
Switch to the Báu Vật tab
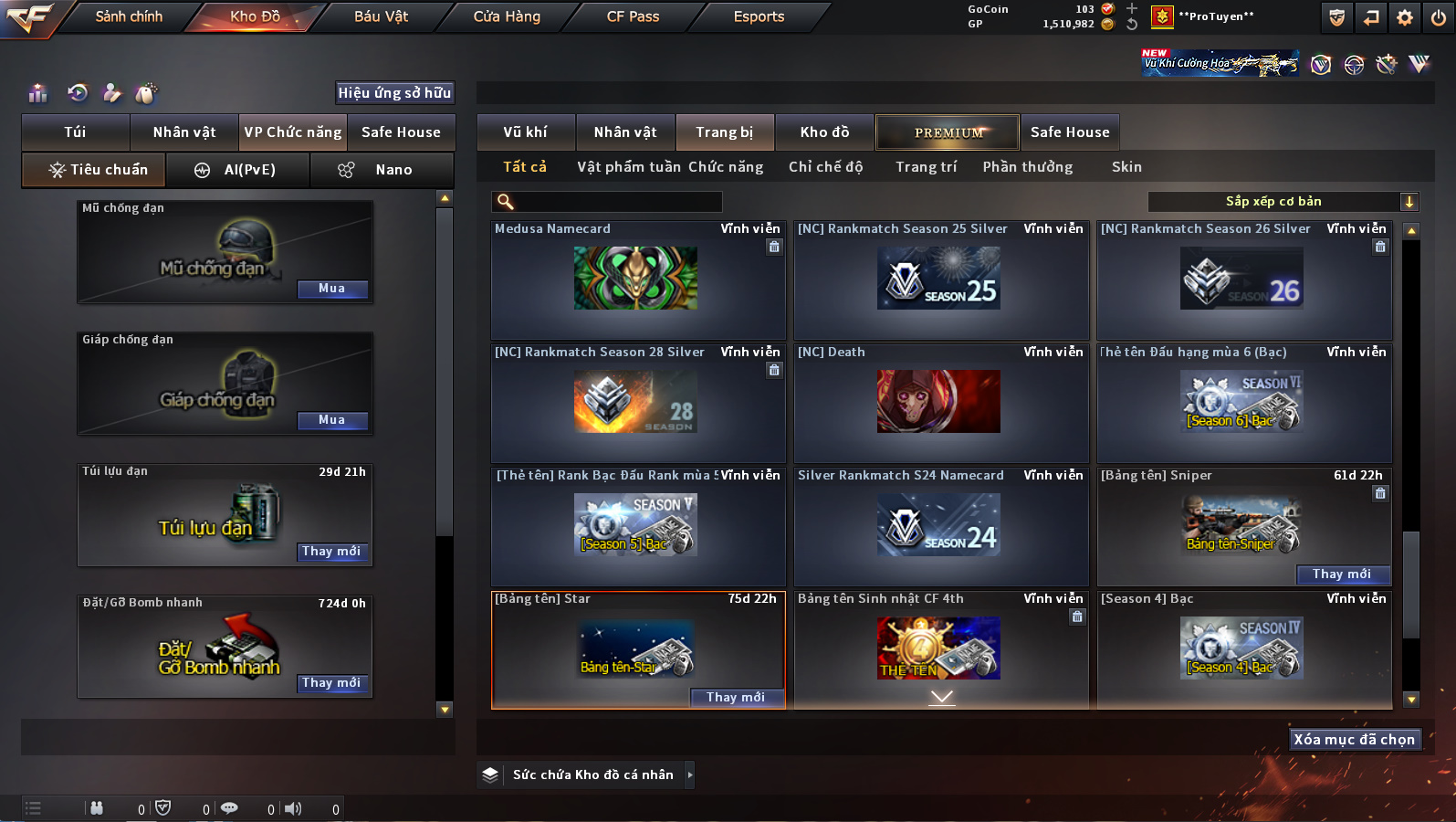tap(381, 16)
